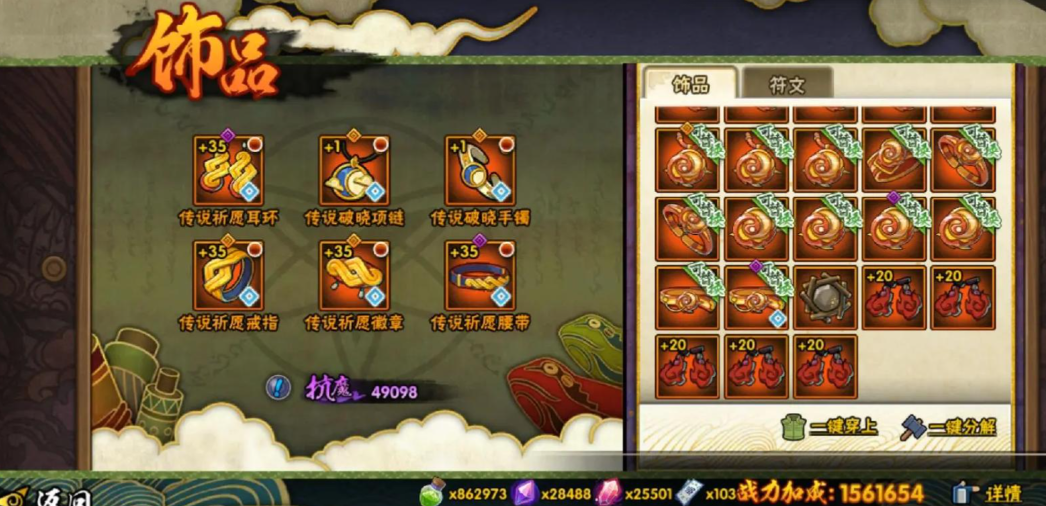Switch to the 符文 tab
The height and width of the screenshot is (506, 1046).
787,84
